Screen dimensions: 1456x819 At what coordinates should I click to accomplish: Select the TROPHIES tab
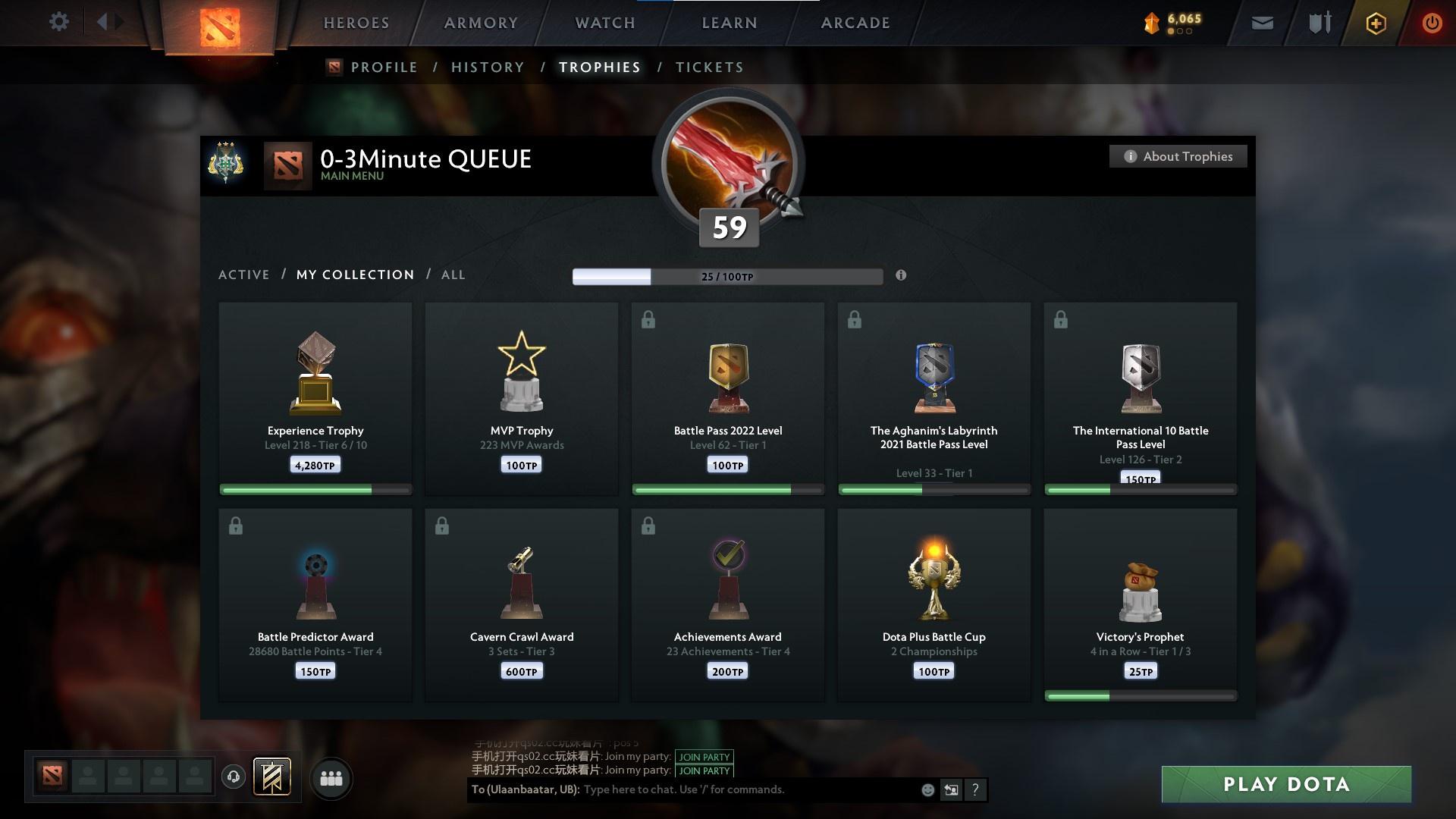pyautogui.click(x=599, y=67)
